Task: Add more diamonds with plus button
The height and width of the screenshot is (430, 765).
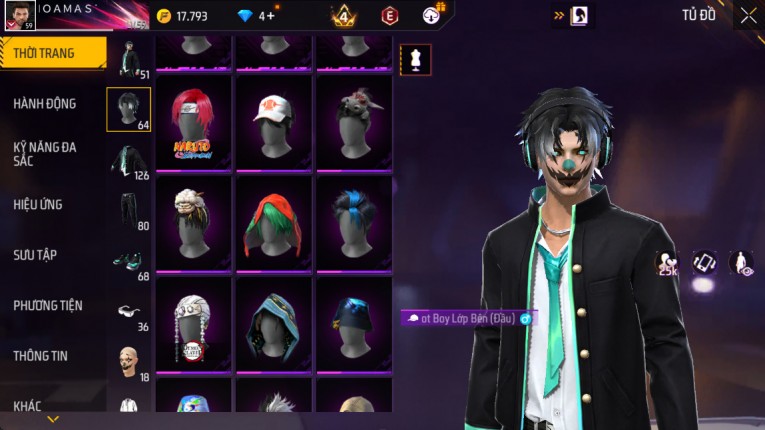Action: click(x=270, y=15)
